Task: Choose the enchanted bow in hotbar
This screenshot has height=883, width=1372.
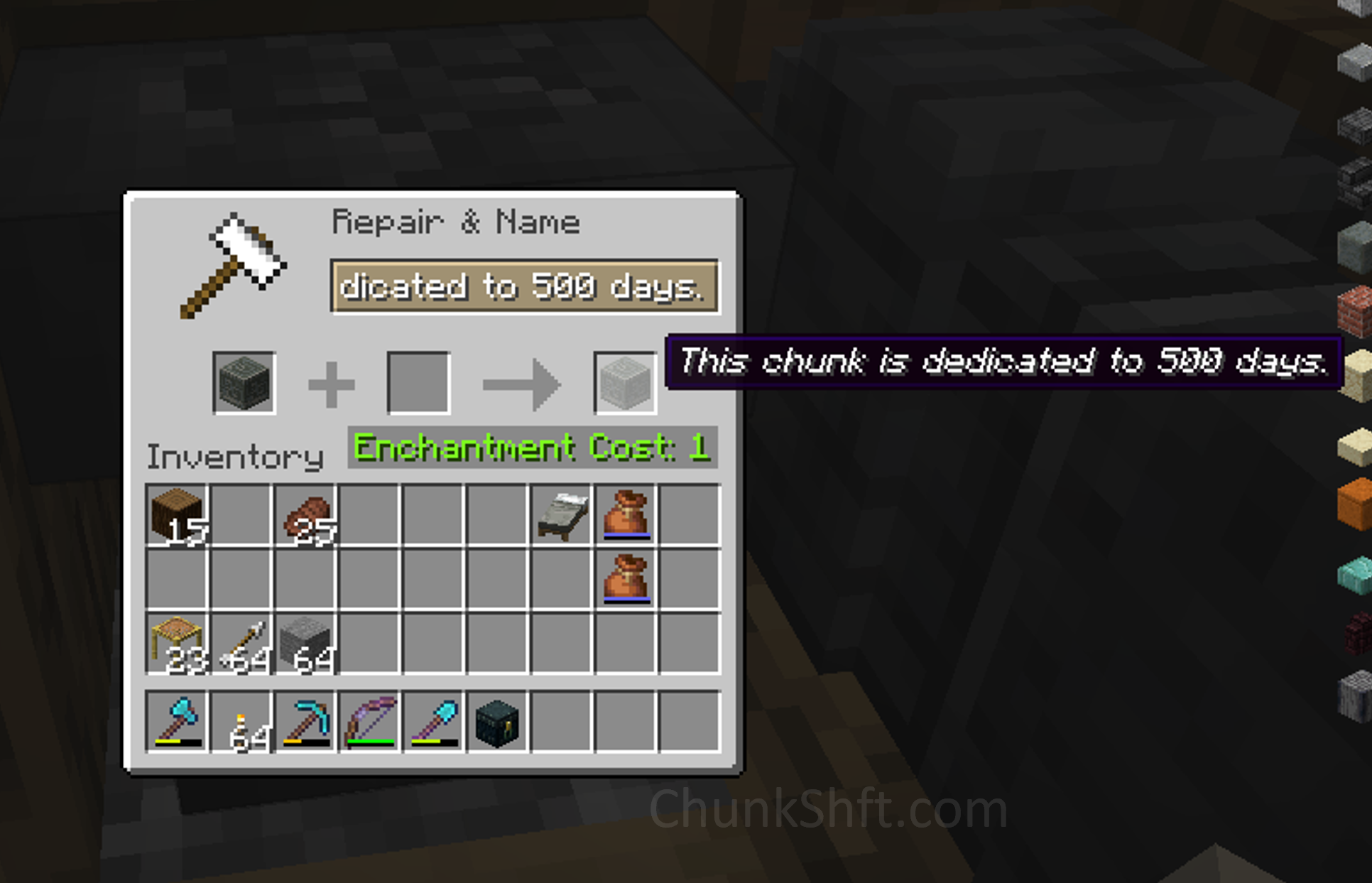Action: click(x=369, y=721)
